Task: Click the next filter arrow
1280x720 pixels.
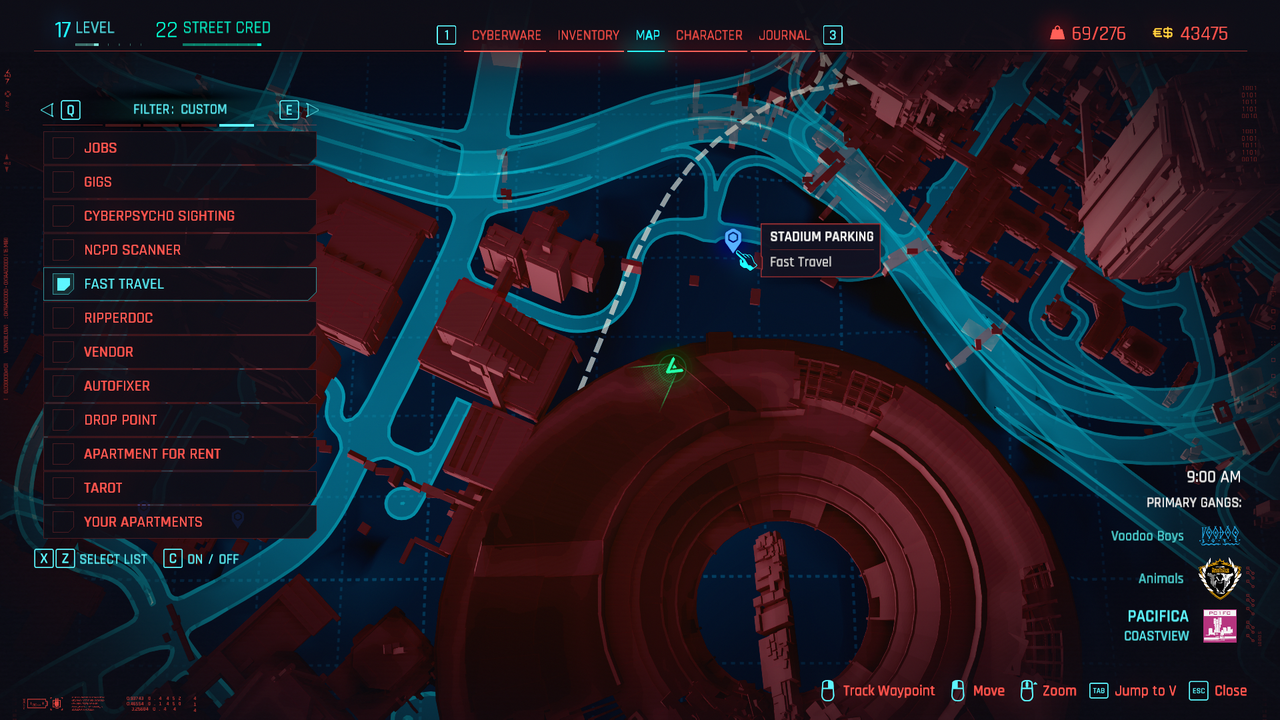Action: [312, 110]
